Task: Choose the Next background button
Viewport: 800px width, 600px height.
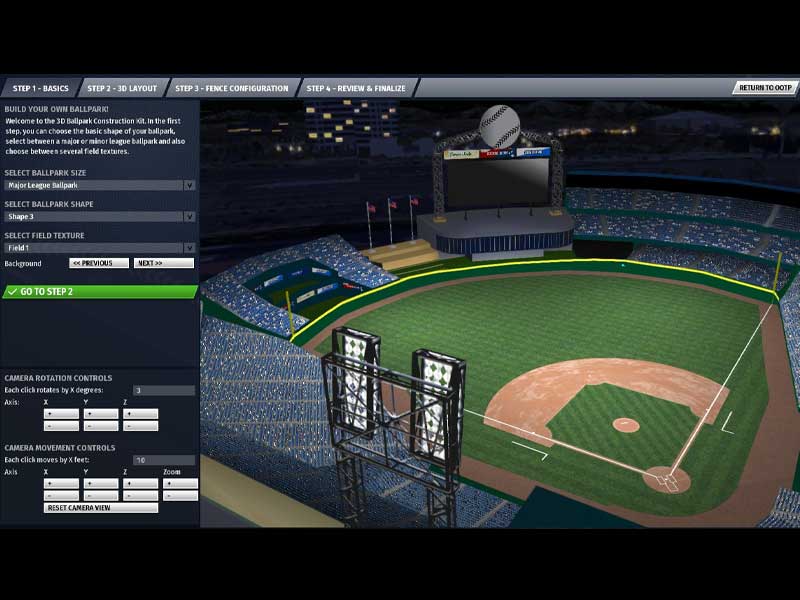Action: 163,263
